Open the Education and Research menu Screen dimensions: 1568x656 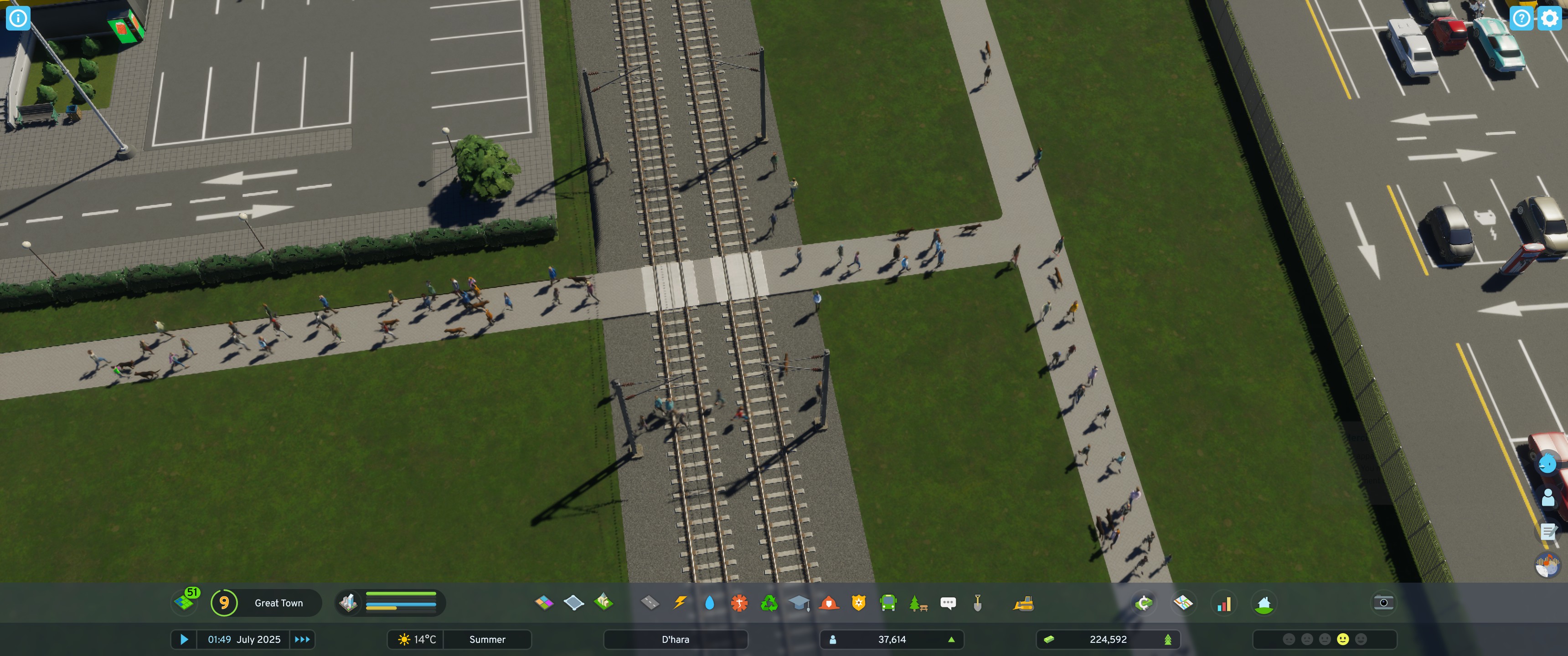pos(799,603)
